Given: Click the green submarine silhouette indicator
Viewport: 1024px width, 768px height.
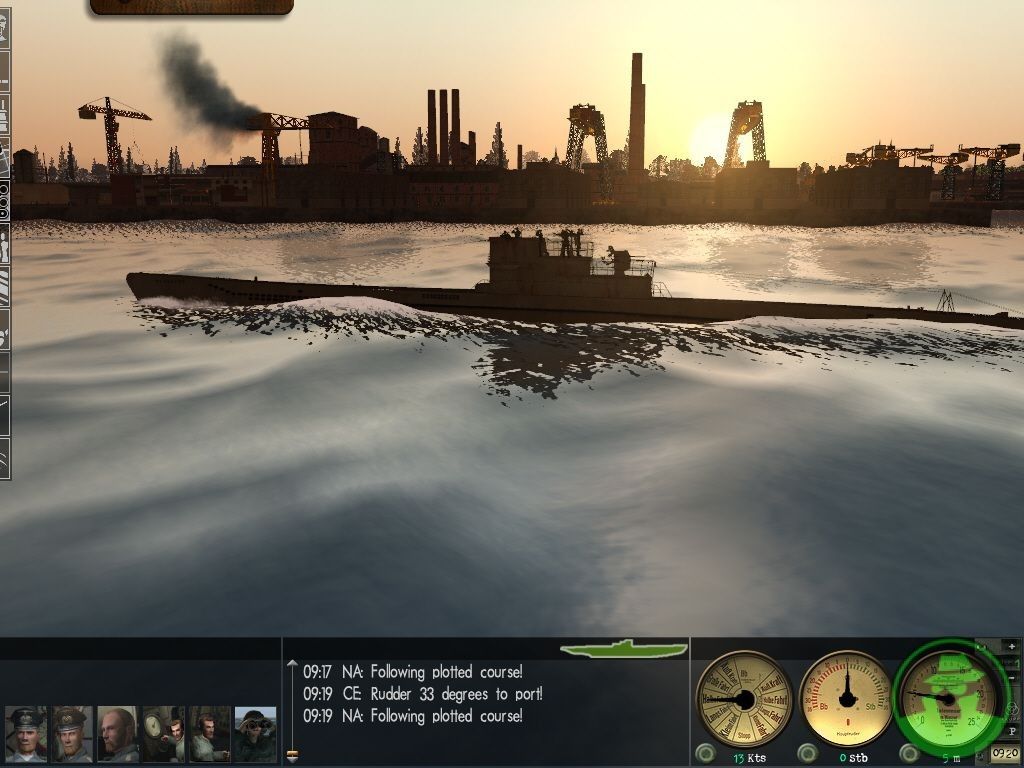Looking at the screenshot, I should [x=624, y=649].
